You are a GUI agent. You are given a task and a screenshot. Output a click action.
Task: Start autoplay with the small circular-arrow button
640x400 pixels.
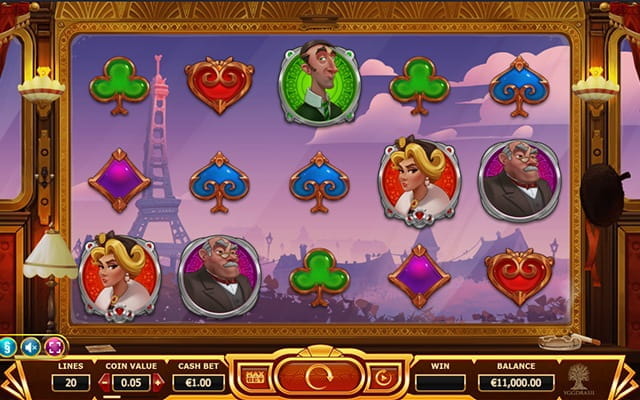[383, 378]
